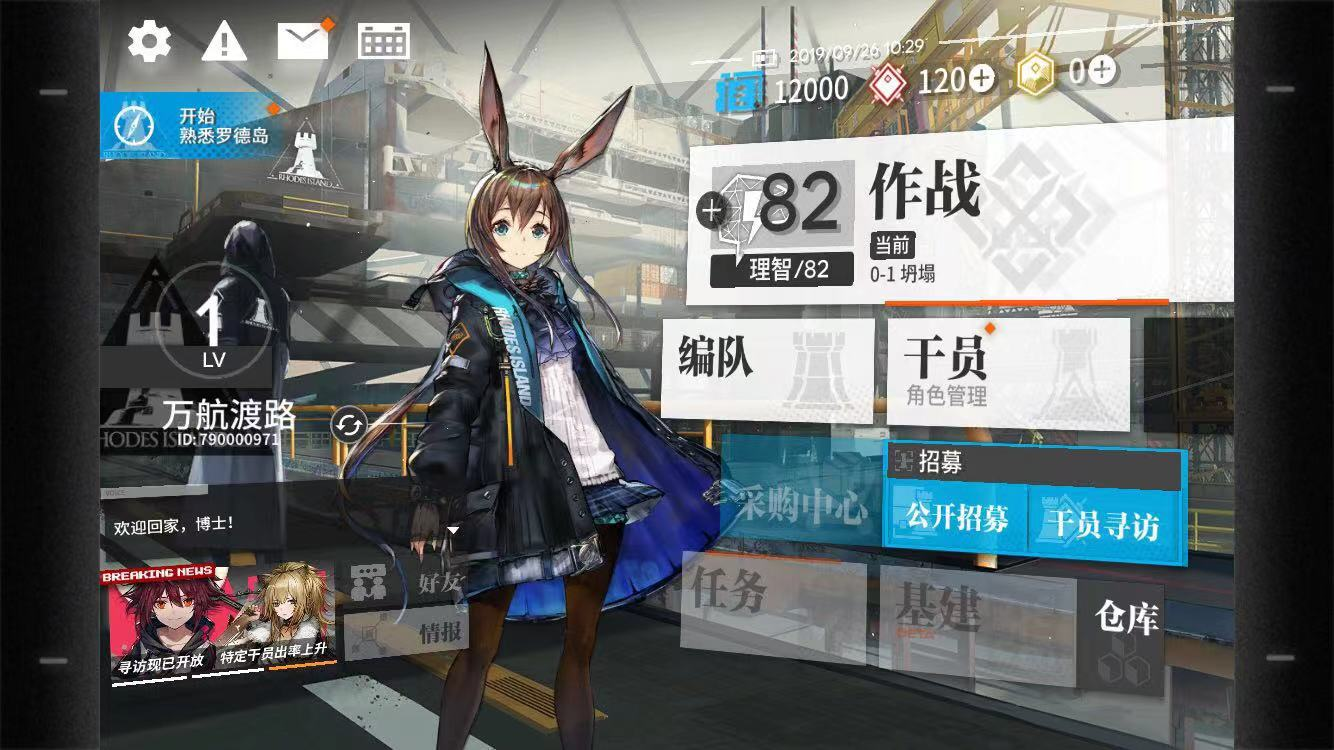Add originium with the plus beside 120
1334x750 pixels.
pos(982,79)
